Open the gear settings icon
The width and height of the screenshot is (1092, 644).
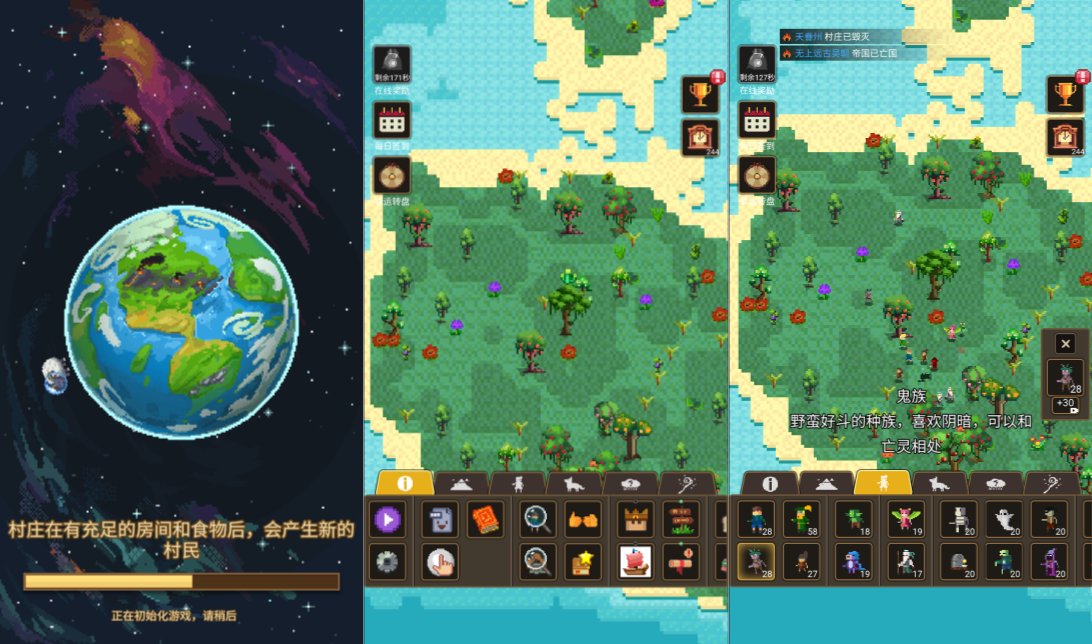click(x=387, y=562)
